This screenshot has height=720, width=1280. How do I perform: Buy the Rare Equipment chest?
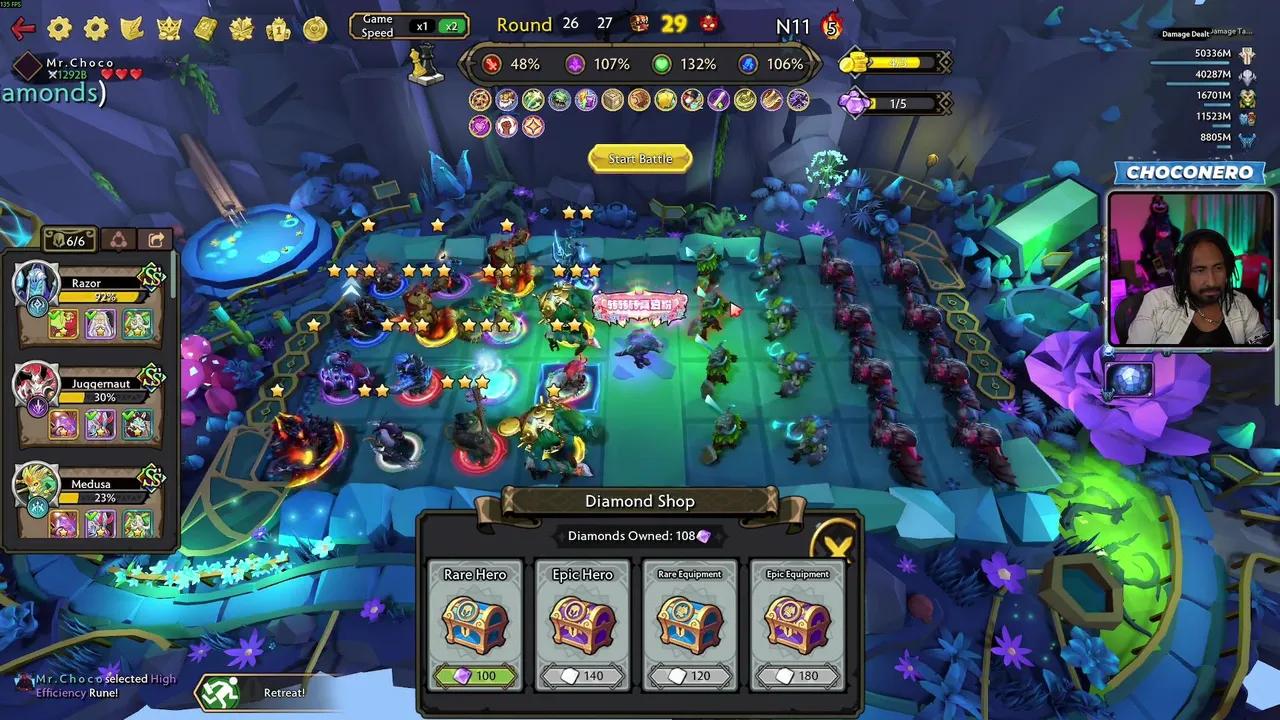[690, 625]
